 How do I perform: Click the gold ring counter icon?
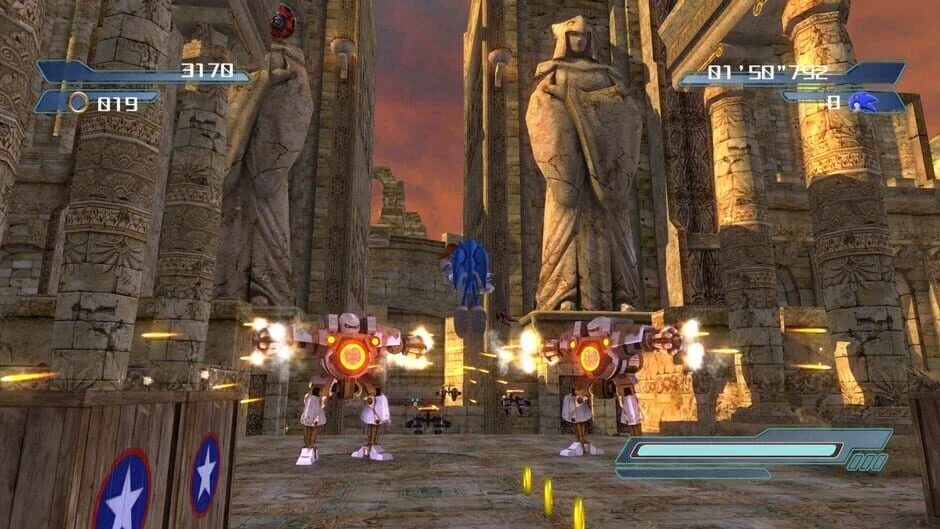point(78,101)
